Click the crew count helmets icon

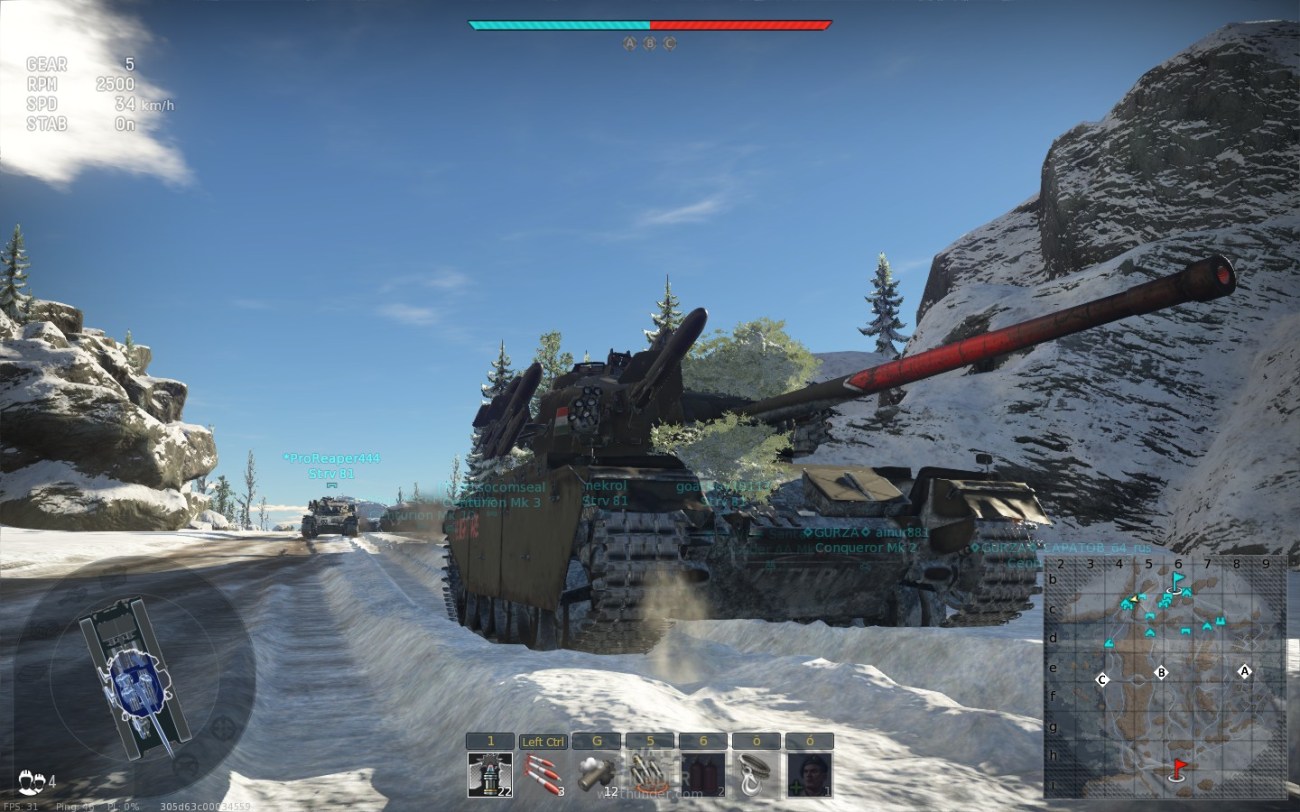pos(30,778)
